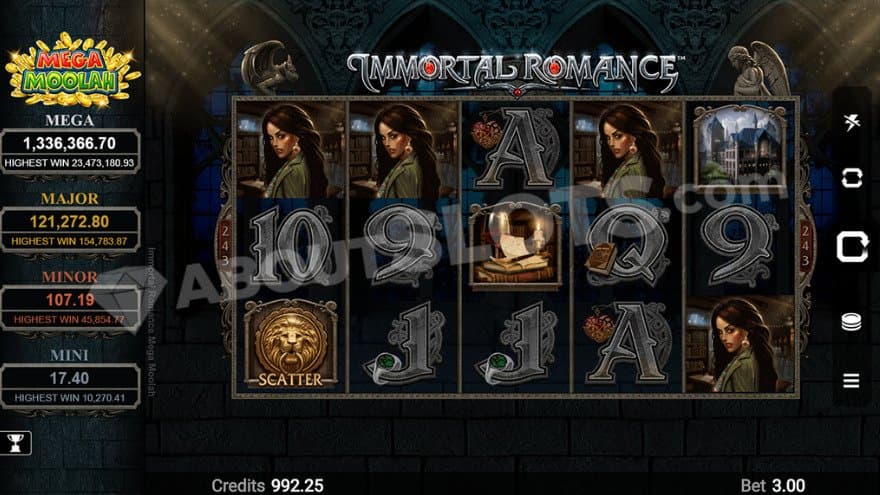Open the trophy achievements tab
This screenshot has height=495, width=880.
point(16,443)
